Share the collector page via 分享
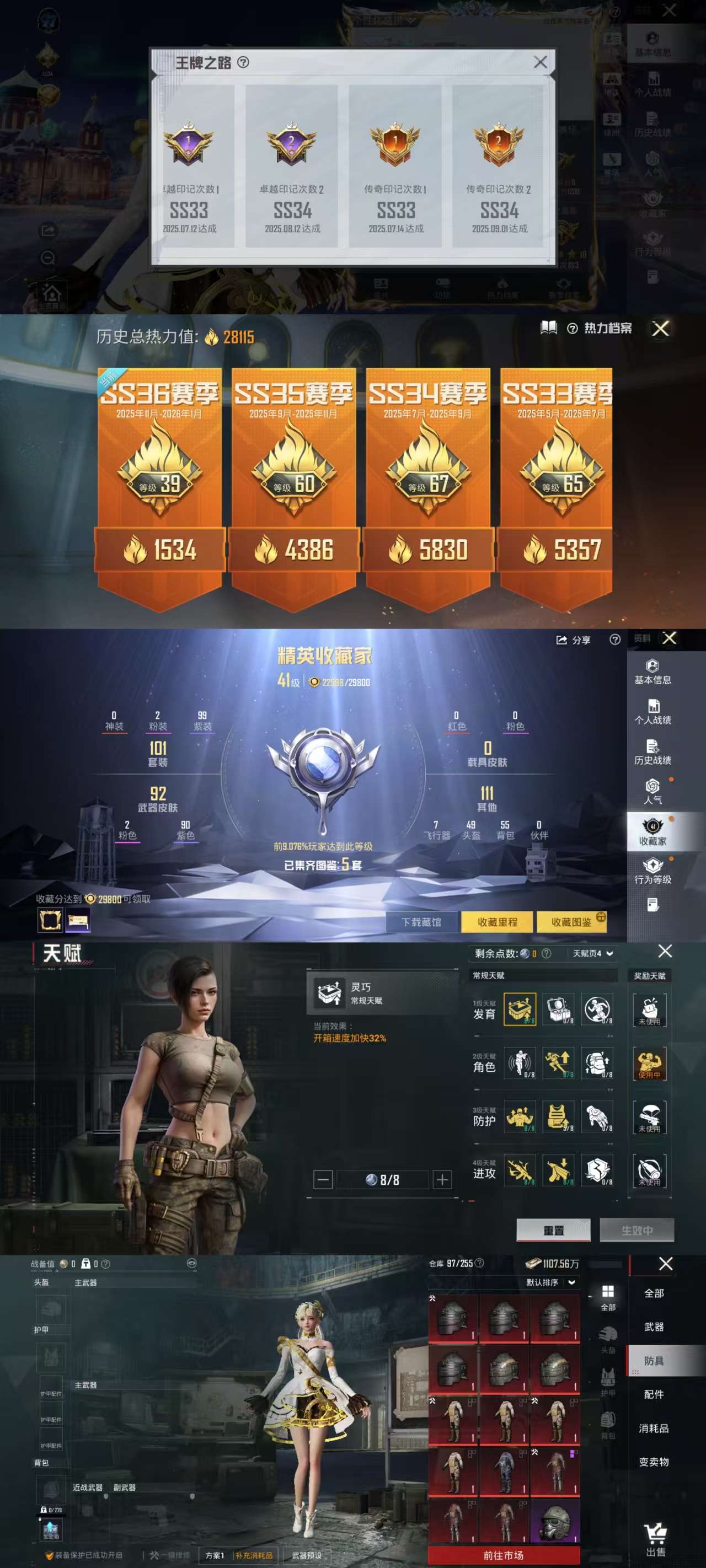 [x=573, y=640]
